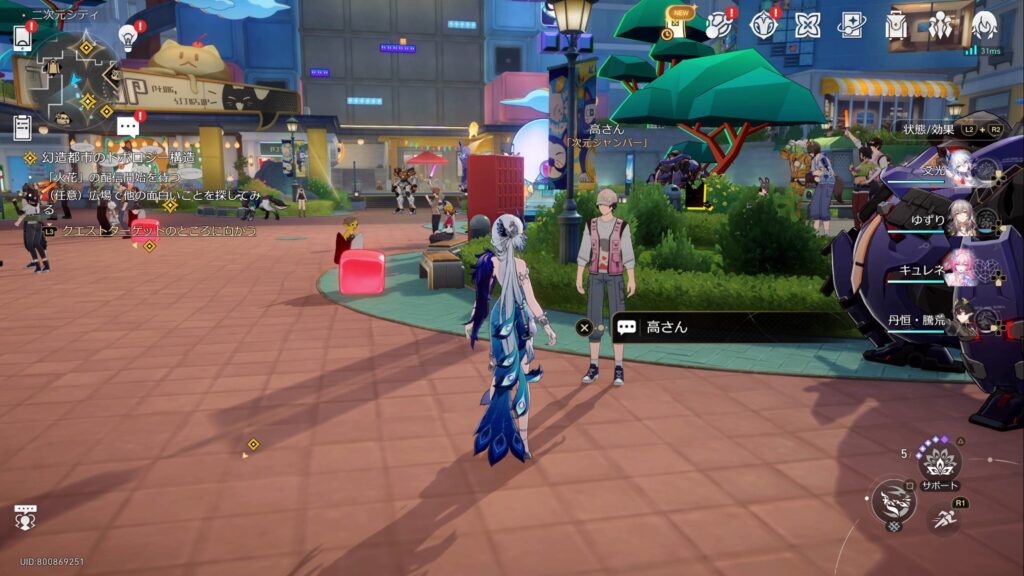Open the backpack inventory icon
Viewport: 1024px width, 576px height.
pyautogui.click(x=896, y=26)
